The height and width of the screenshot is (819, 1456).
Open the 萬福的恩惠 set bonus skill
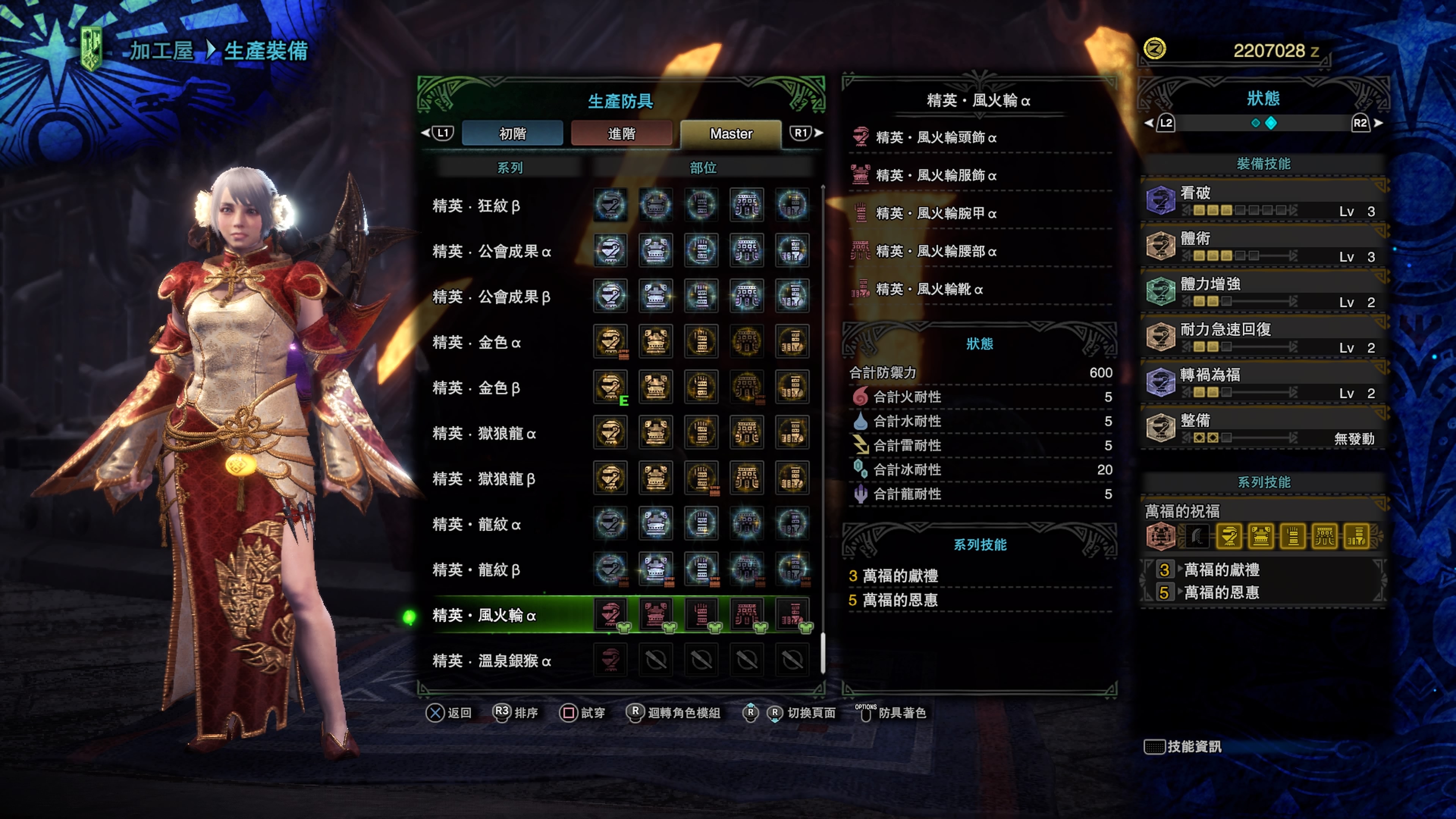1221,592
